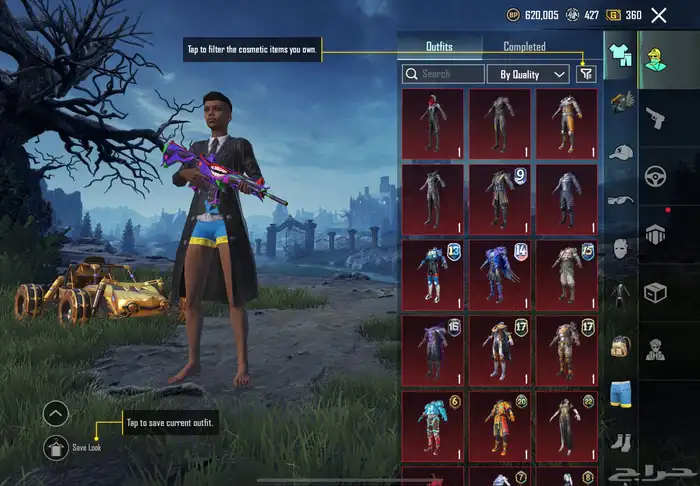Image resolution: width=700 pixels, height=486 pixels.
Task: Open the cap headwear category
Action: click(620, 152)
